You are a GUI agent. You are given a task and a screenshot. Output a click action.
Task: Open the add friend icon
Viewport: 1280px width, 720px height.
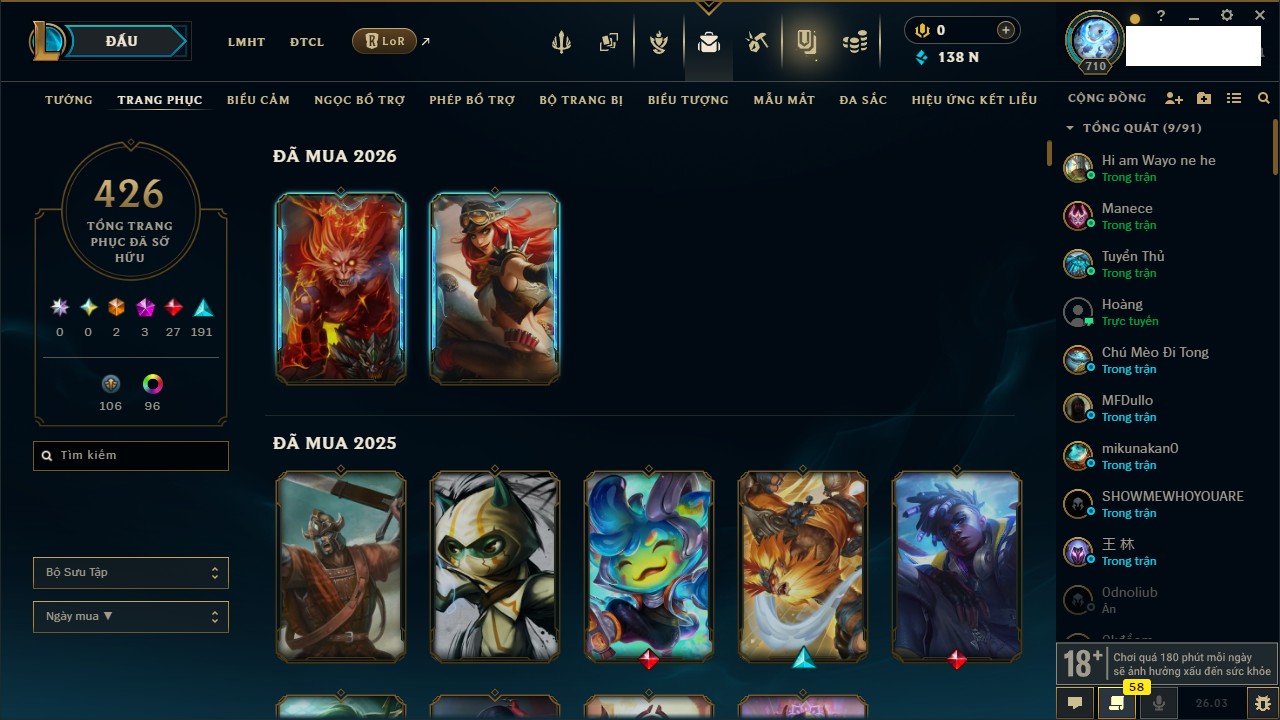coord(1174,99)
